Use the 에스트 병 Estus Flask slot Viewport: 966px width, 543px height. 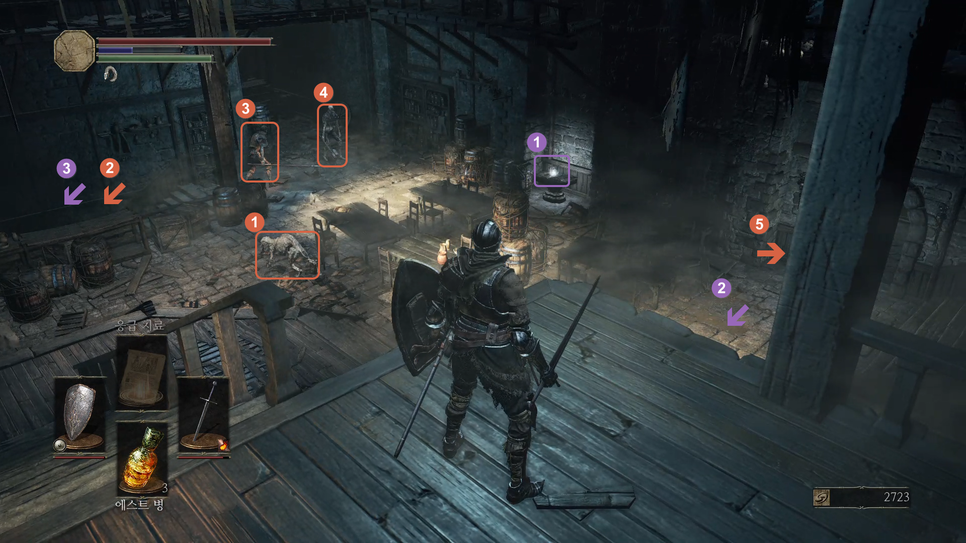[x=141, y=459]
